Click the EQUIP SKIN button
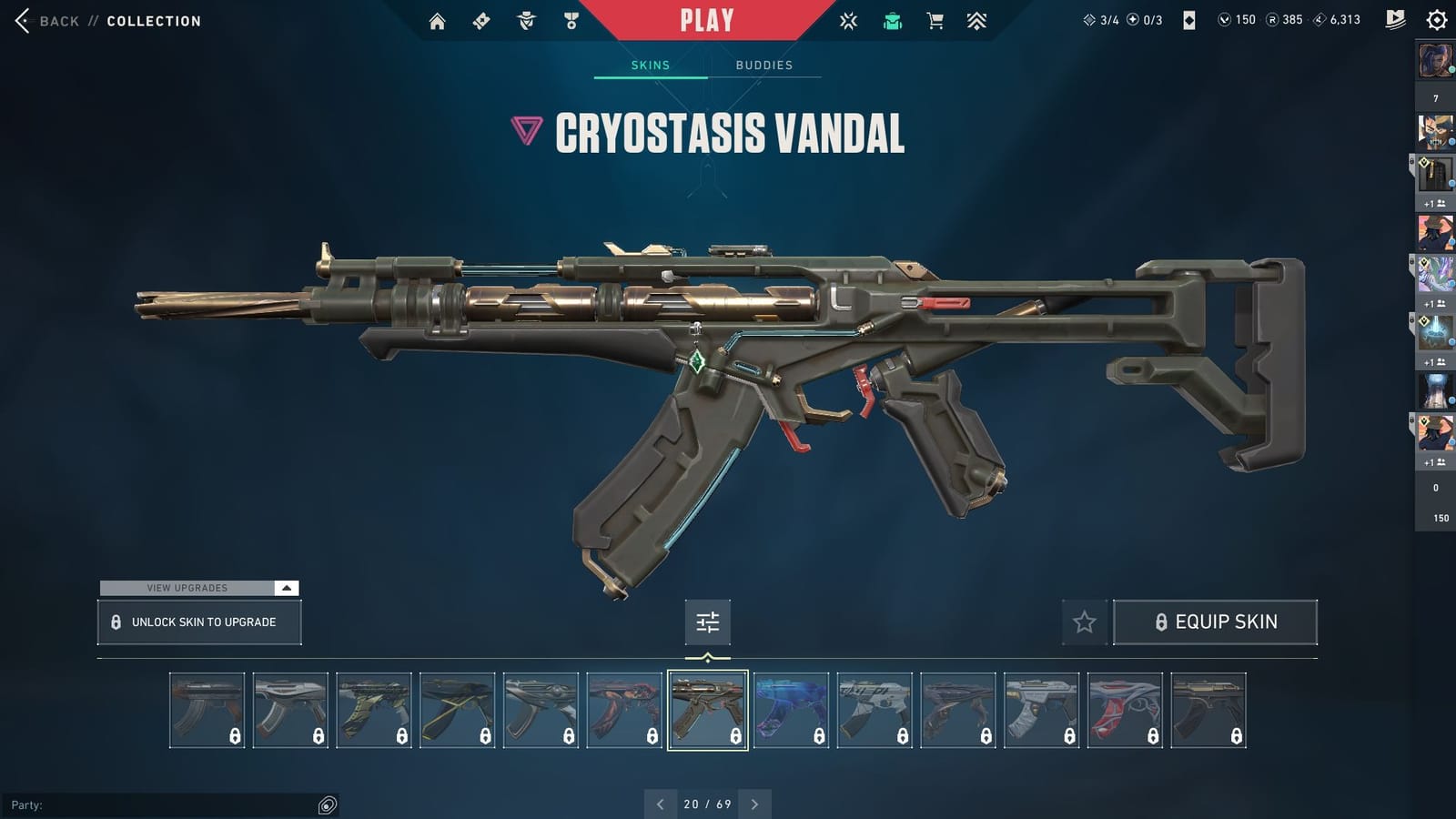1456x819 pixels. (x=1216, y=622)
